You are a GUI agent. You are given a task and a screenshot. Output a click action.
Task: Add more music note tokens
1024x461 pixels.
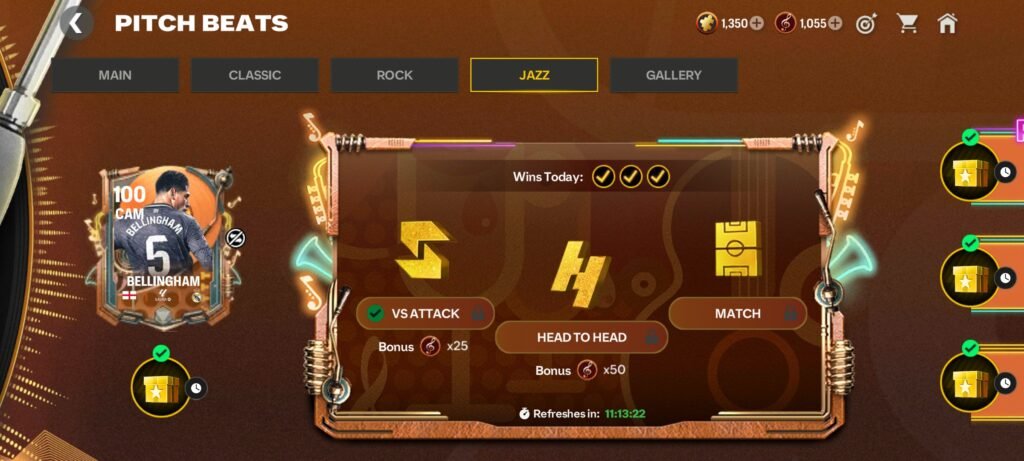(835, 23)
